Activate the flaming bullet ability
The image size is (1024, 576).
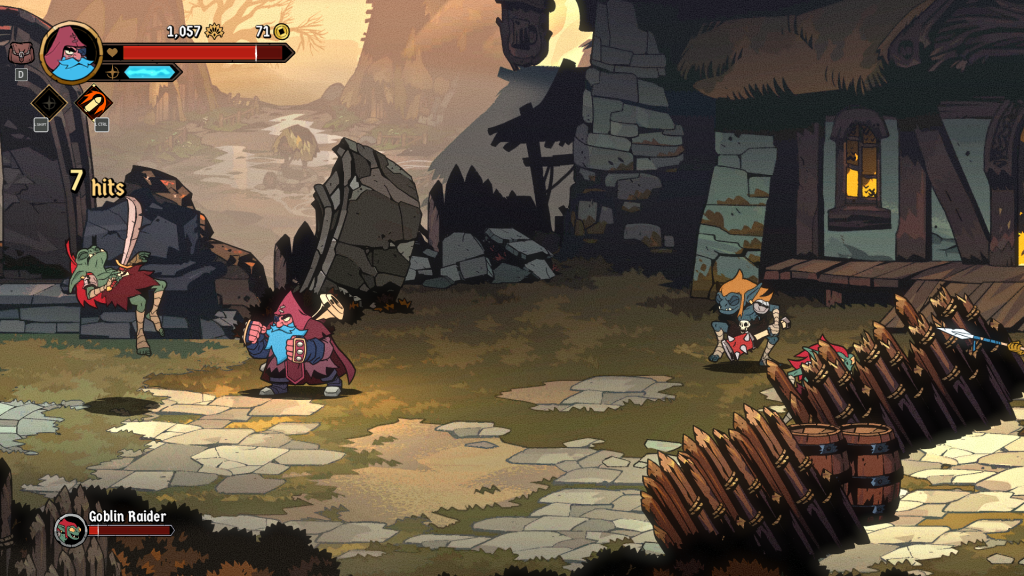click(x=94, y=101)
